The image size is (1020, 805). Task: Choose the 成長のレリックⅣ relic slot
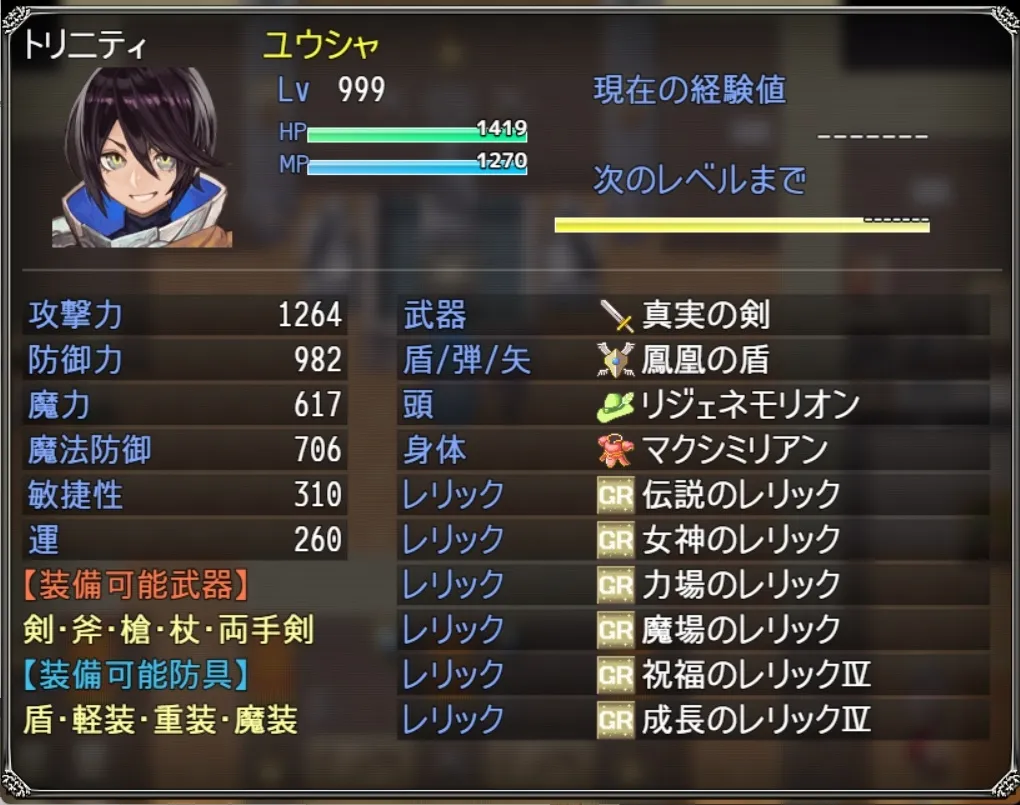coord(755,719)
